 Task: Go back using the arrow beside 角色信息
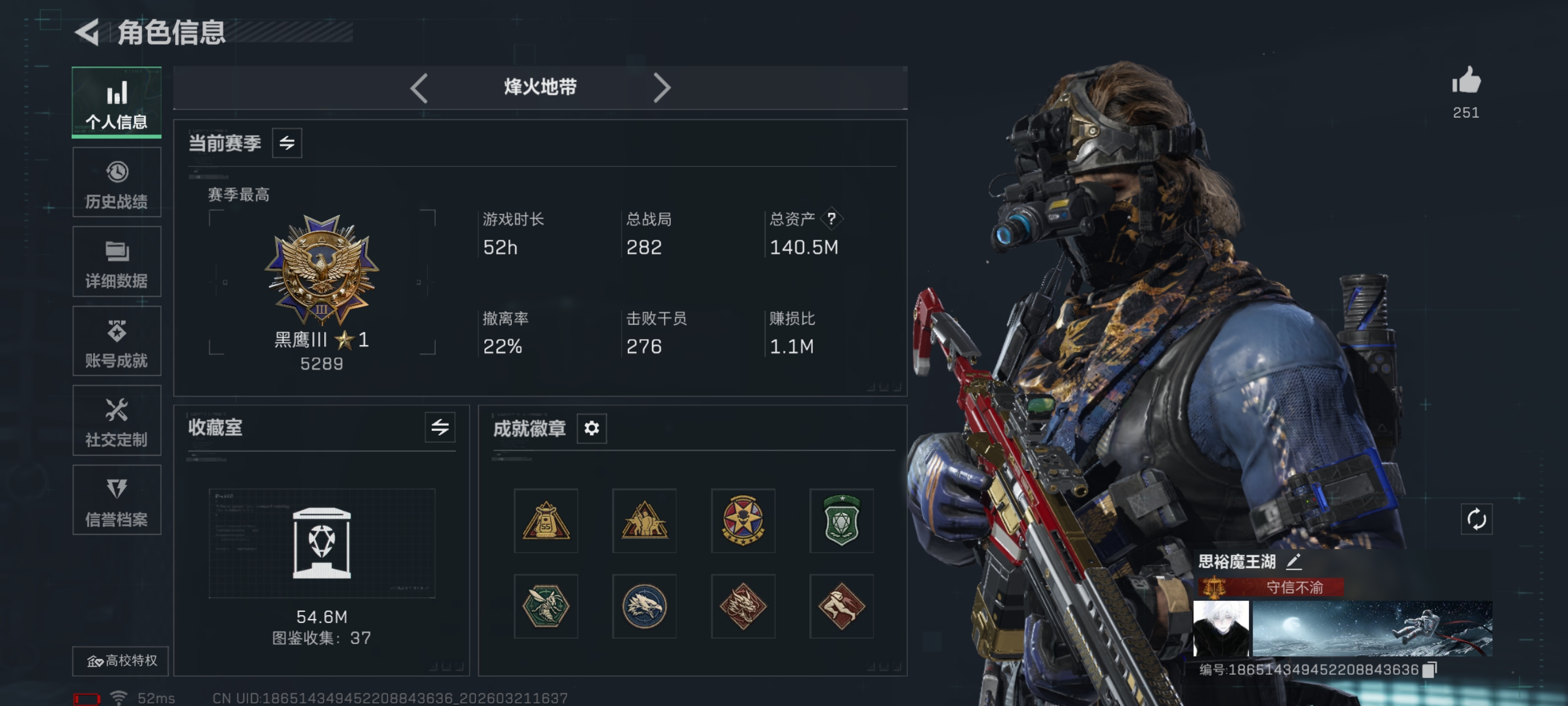(x=87, y=32)
